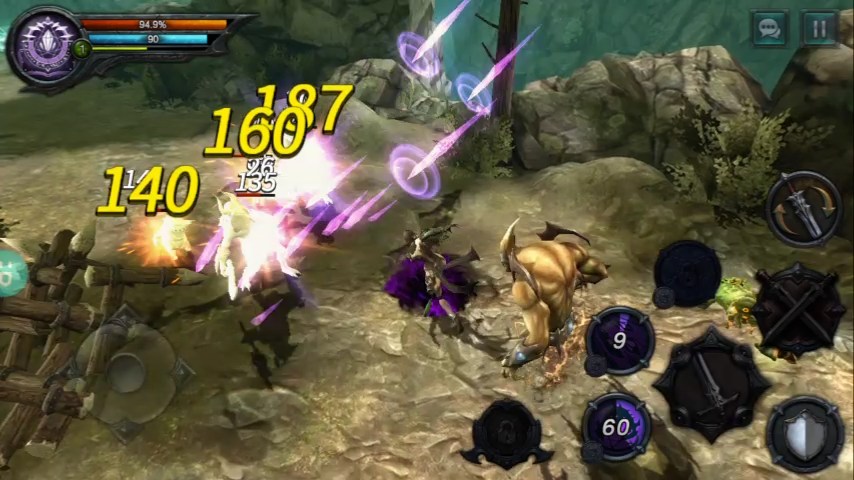Select the purple skill showing 60 cooldown

[x=616, y=427]
